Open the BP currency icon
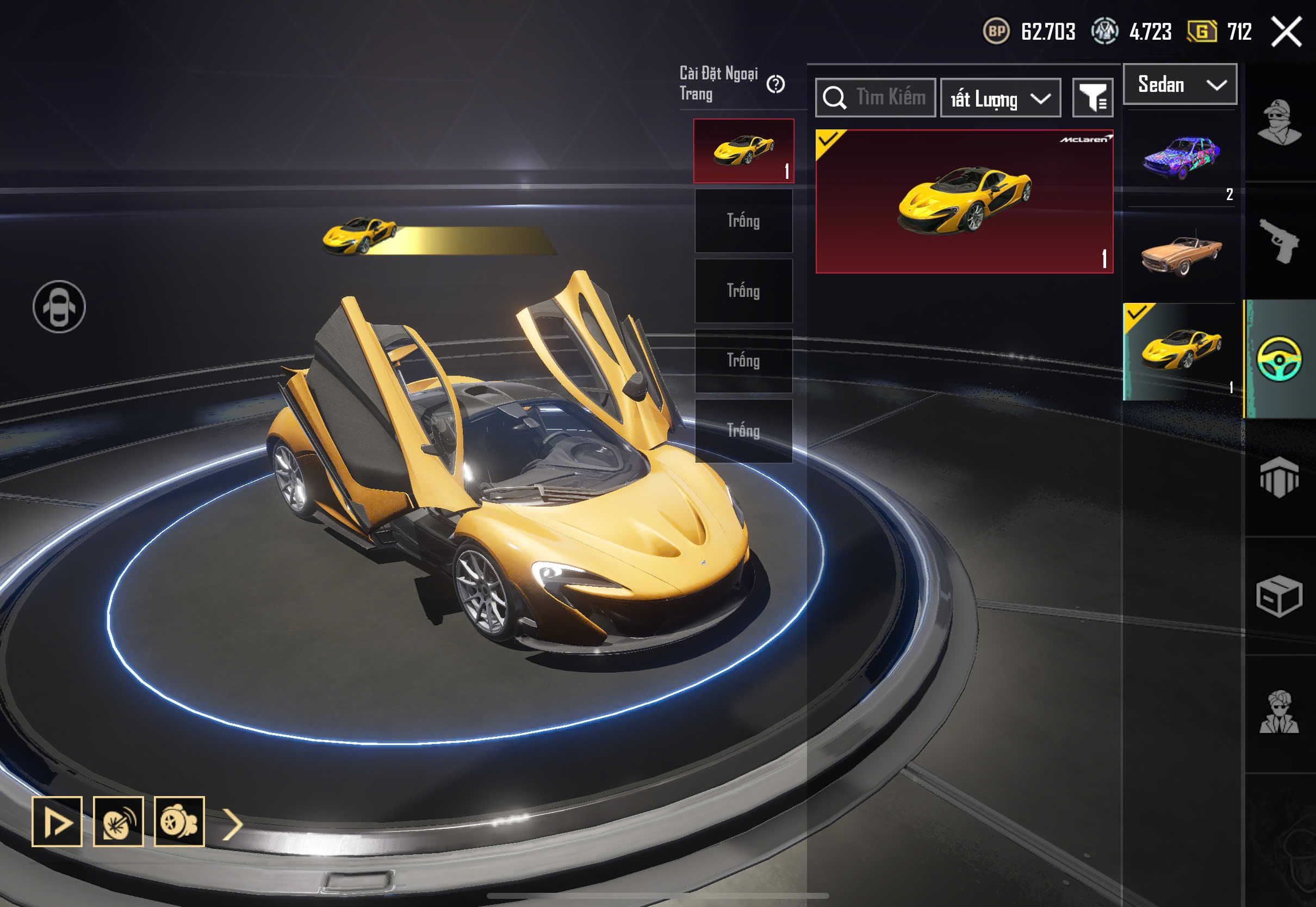The image size is (1316, 907). [996, 31]
